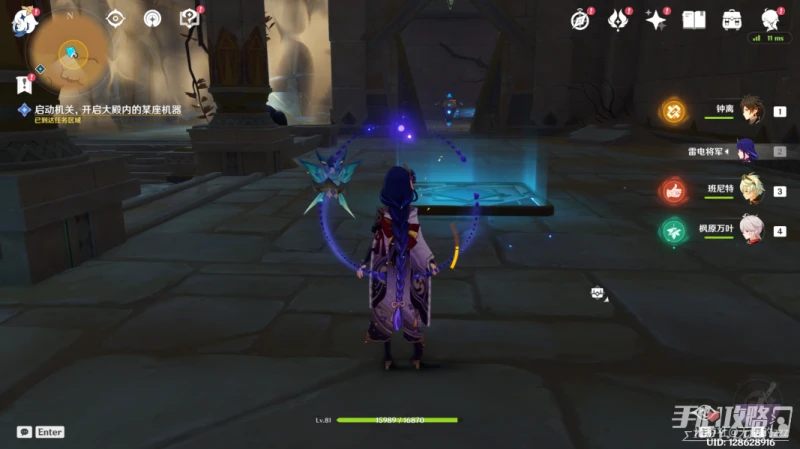
Task: Click the round signal icon near the minimap
Action: pos(152,18)
